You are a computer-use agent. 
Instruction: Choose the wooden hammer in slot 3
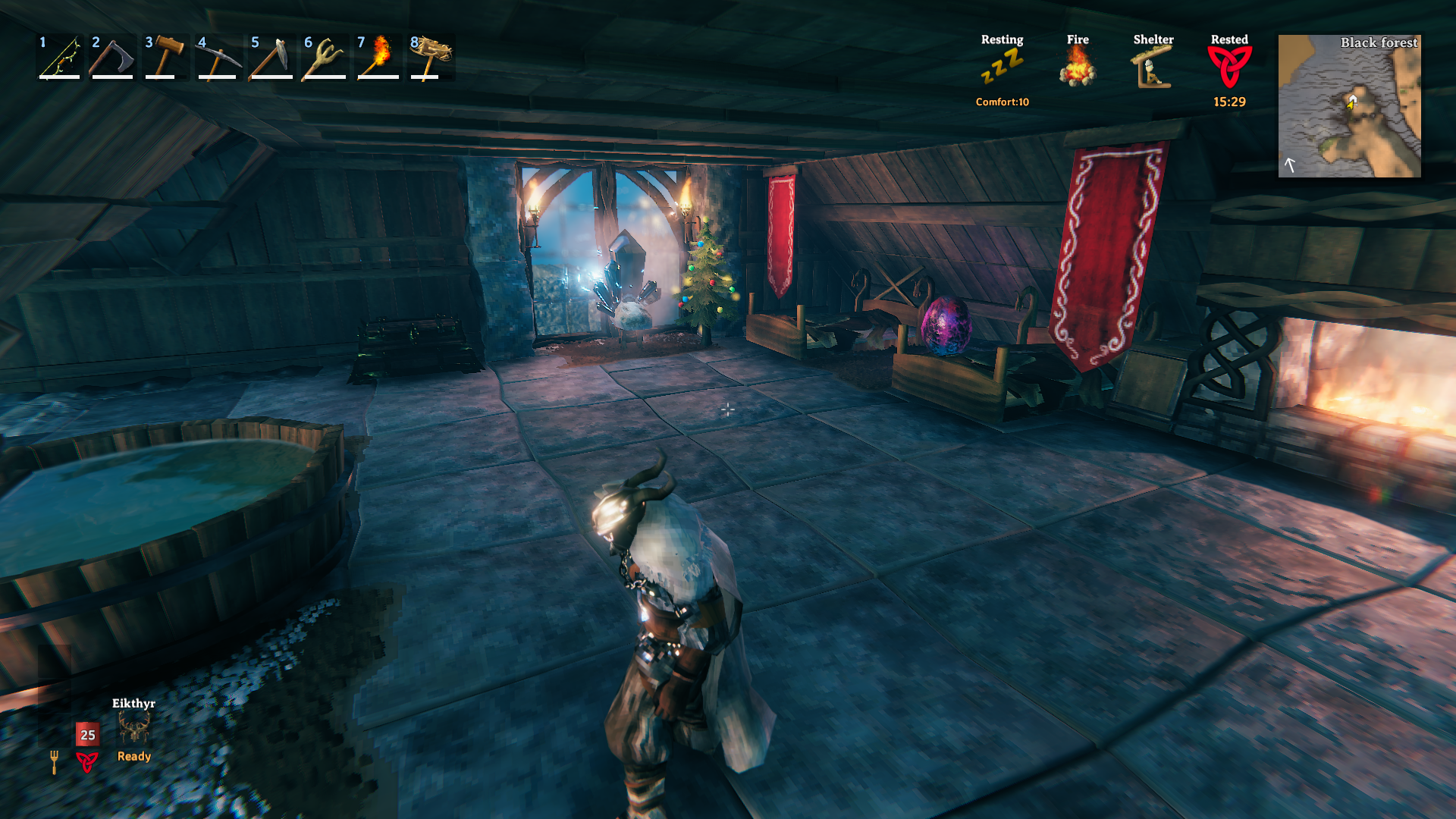point(165,57)
